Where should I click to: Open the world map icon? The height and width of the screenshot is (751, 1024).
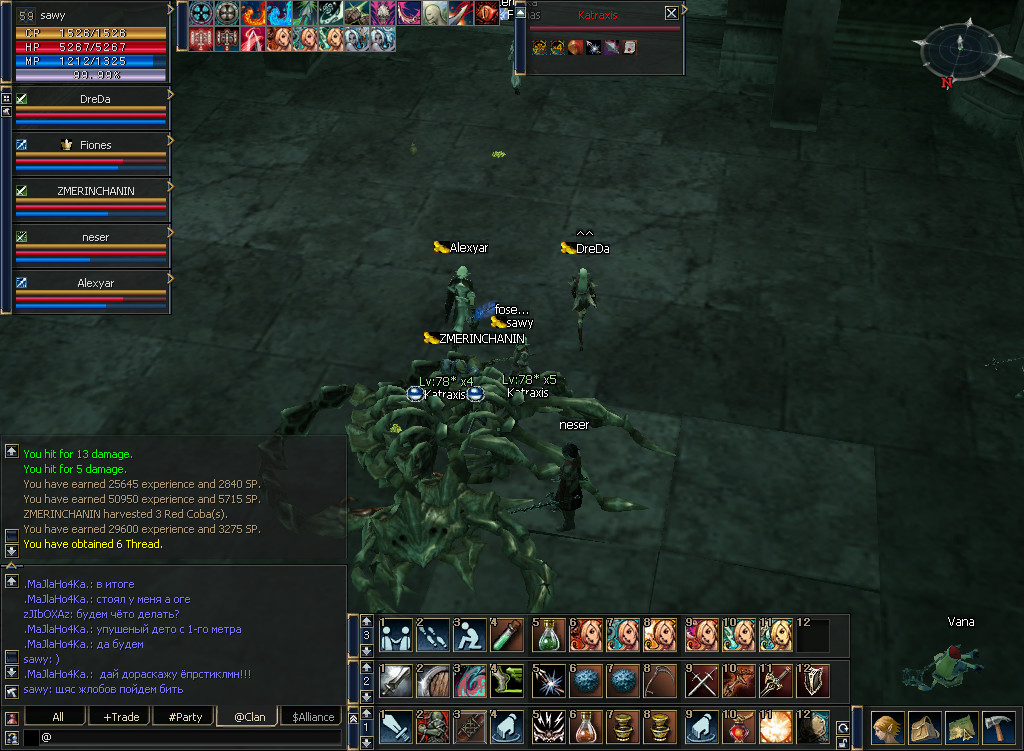(961, 726)
